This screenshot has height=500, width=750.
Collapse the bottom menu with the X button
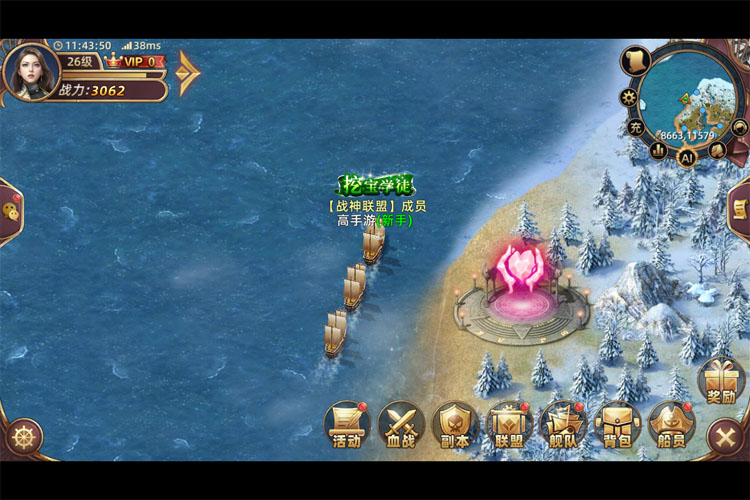tap(724, 437)
